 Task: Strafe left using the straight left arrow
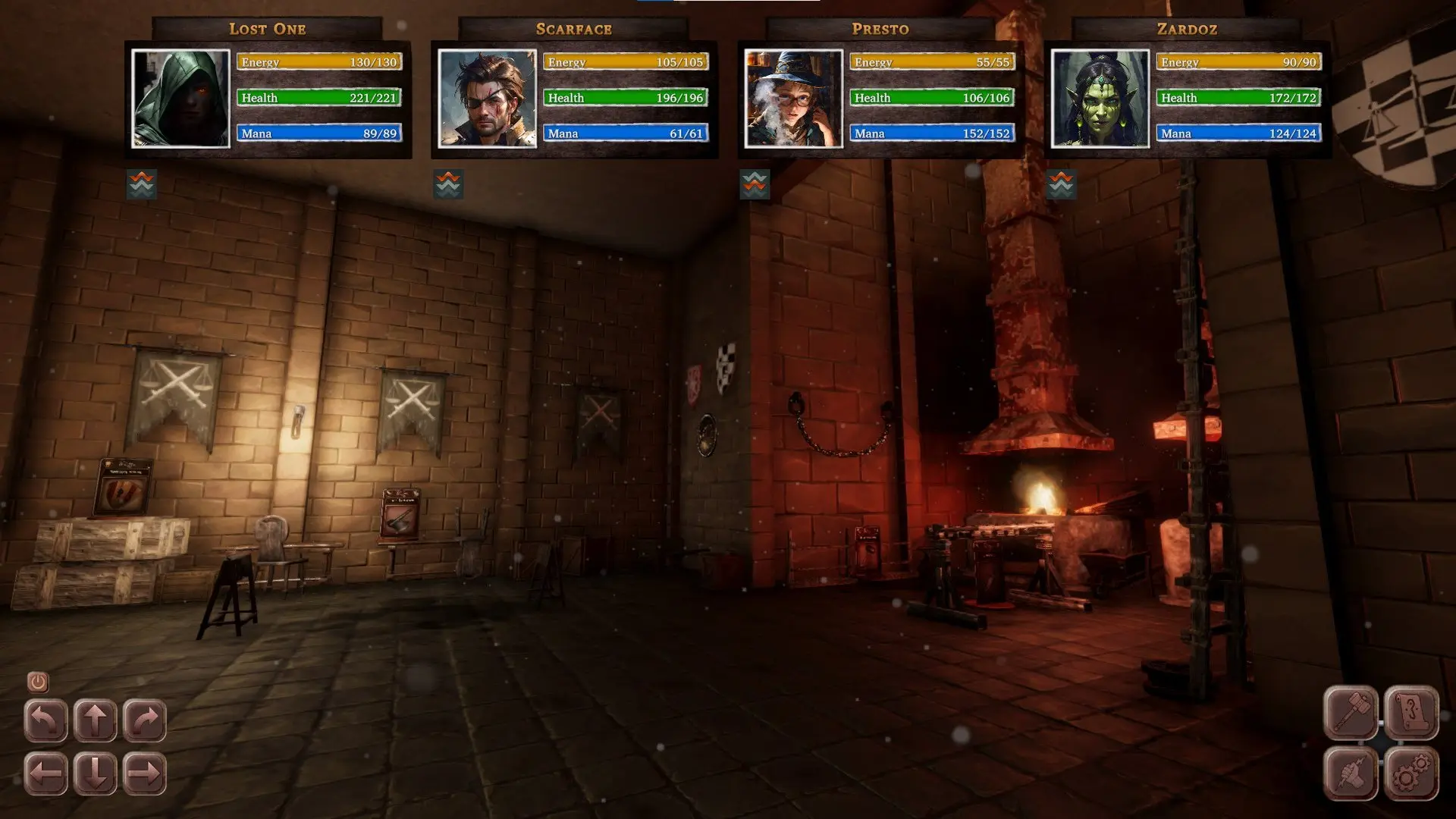pyautogui.click(x=45, y=773)
